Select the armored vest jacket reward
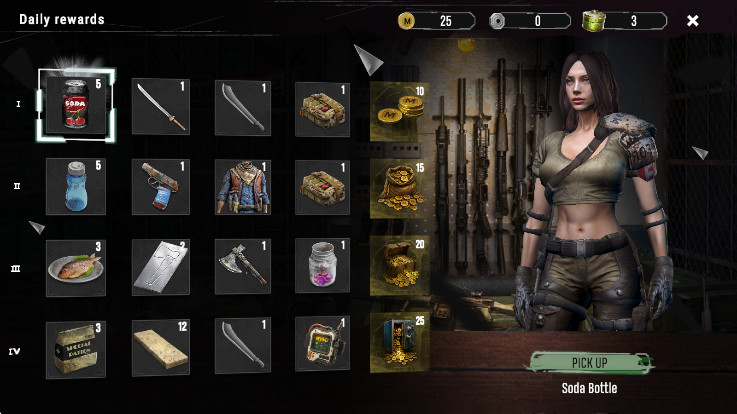 click(x=242, y=186)
